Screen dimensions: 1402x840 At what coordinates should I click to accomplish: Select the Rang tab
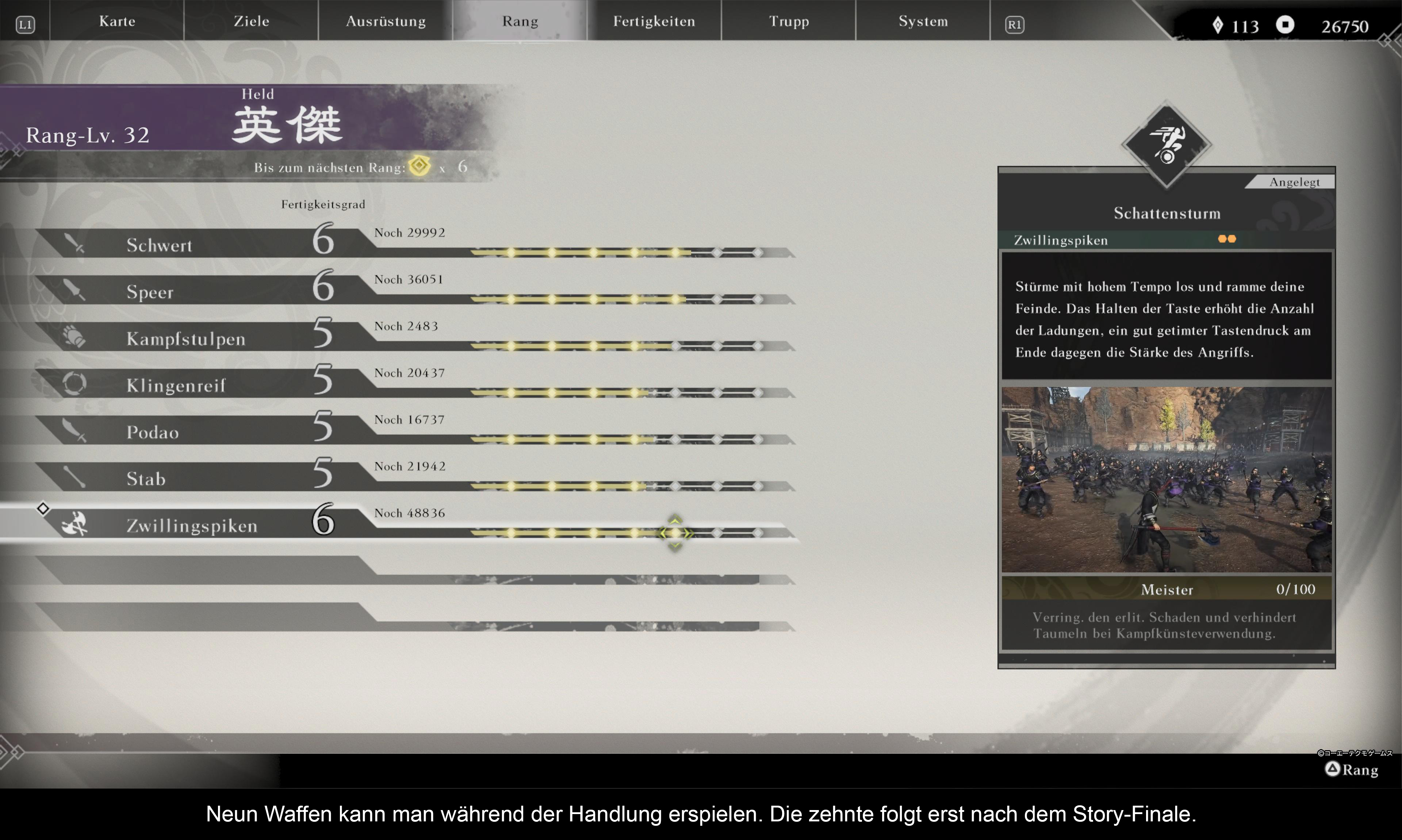520,22
